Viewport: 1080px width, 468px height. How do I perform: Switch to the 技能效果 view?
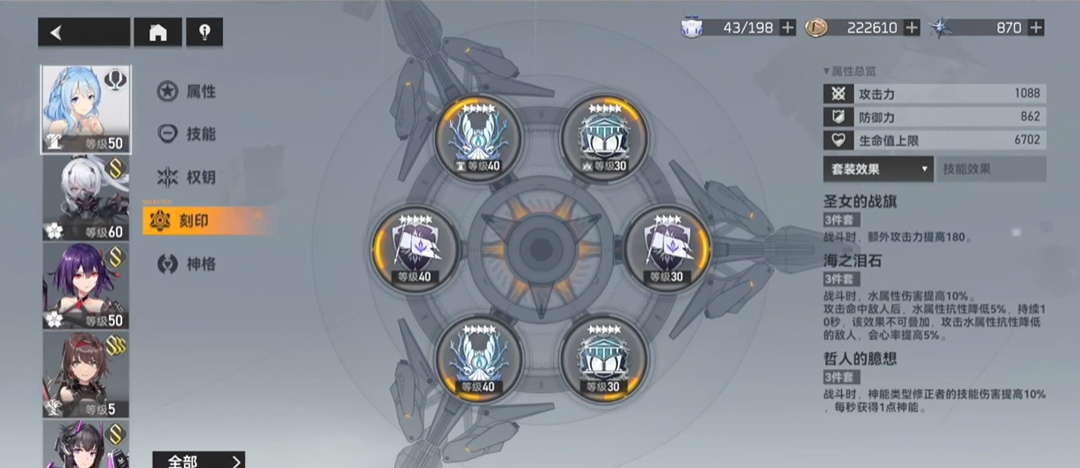(991, 169)
